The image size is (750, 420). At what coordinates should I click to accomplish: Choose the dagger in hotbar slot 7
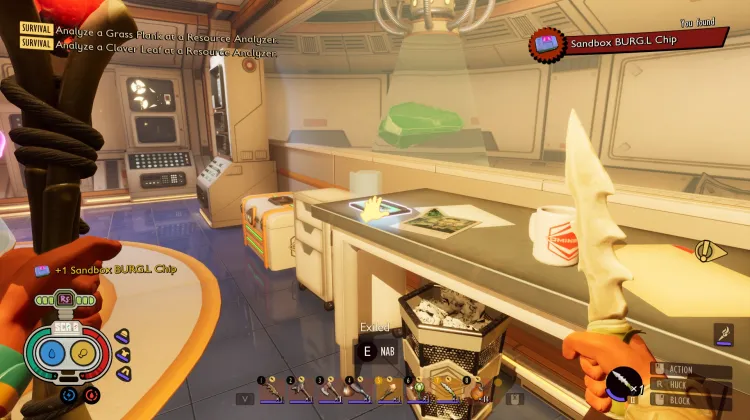pyautogui.click(x=447, y=388)
